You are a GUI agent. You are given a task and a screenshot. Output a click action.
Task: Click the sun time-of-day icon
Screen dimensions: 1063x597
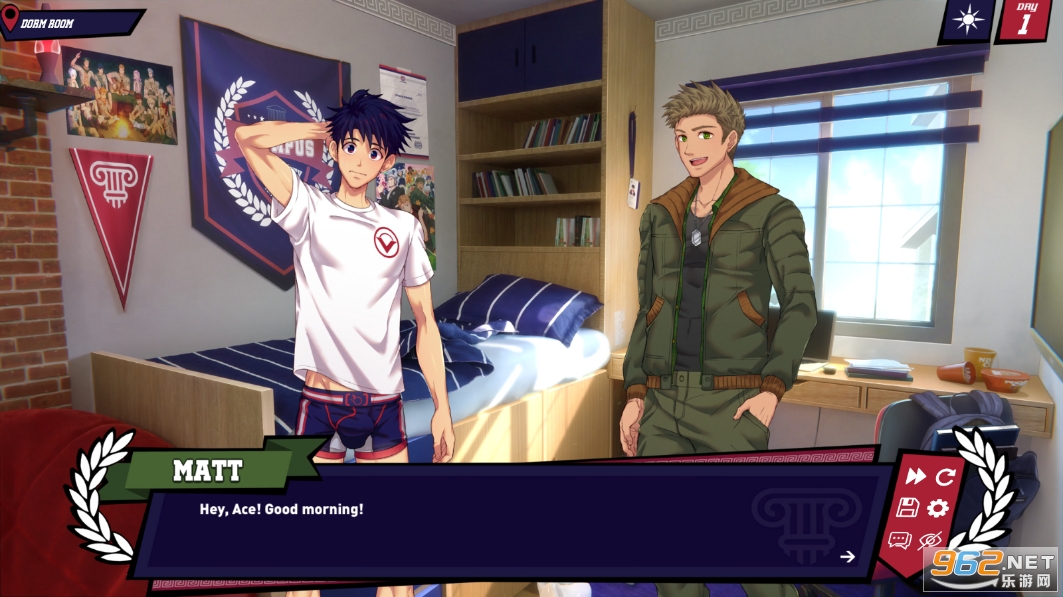(x=967, y=19)
